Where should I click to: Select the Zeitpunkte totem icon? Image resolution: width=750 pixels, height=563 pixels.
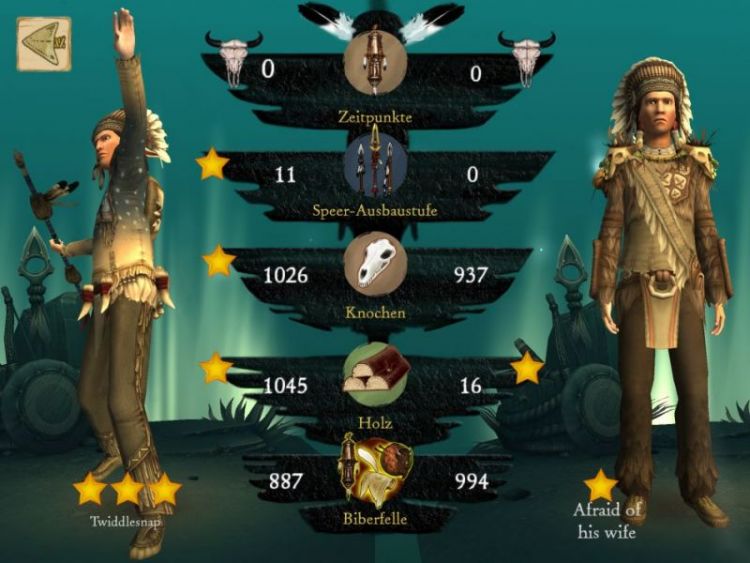point(375,61)
